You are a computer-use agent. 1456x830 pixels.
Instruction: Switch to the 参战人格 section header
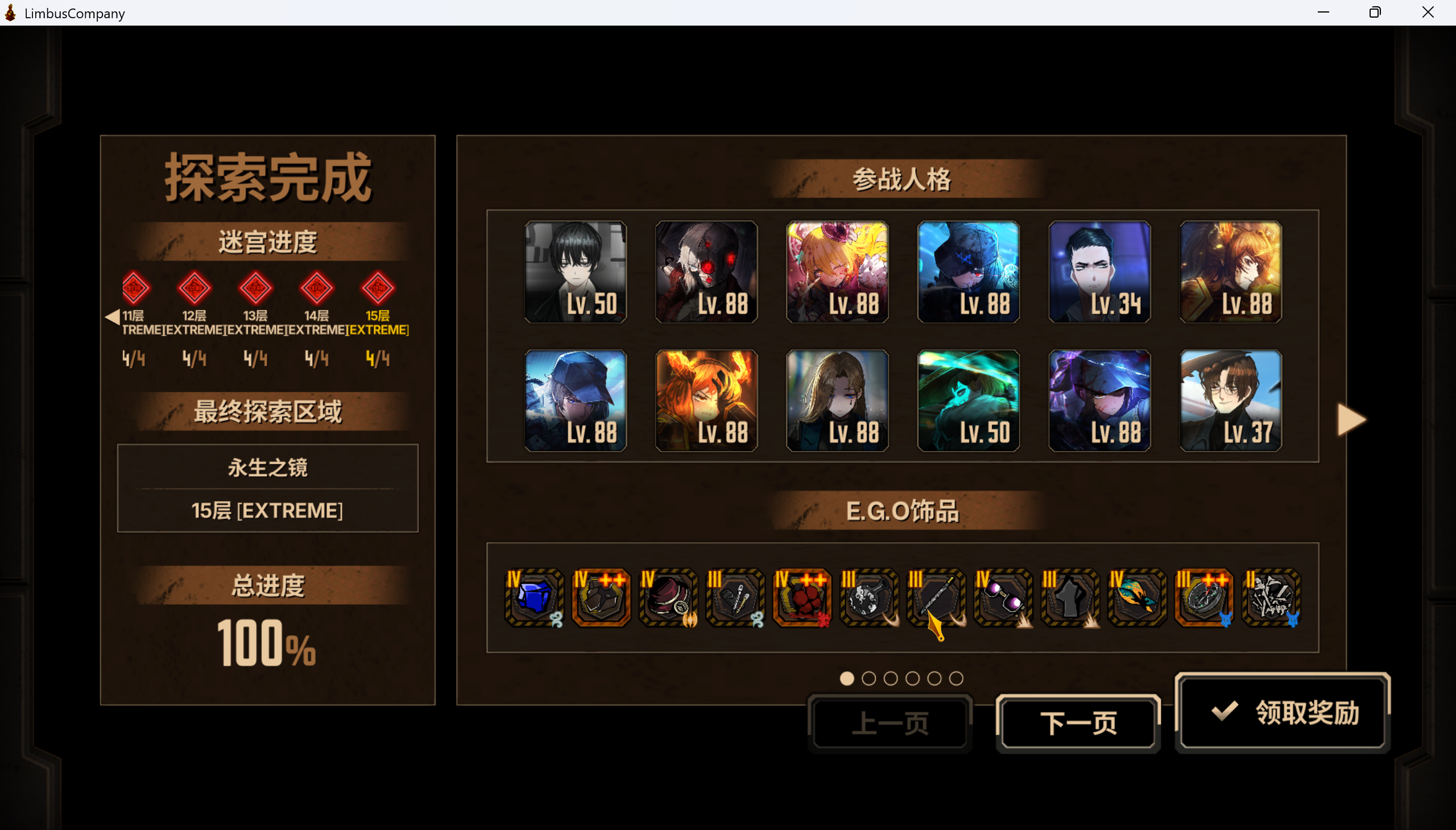902,179
